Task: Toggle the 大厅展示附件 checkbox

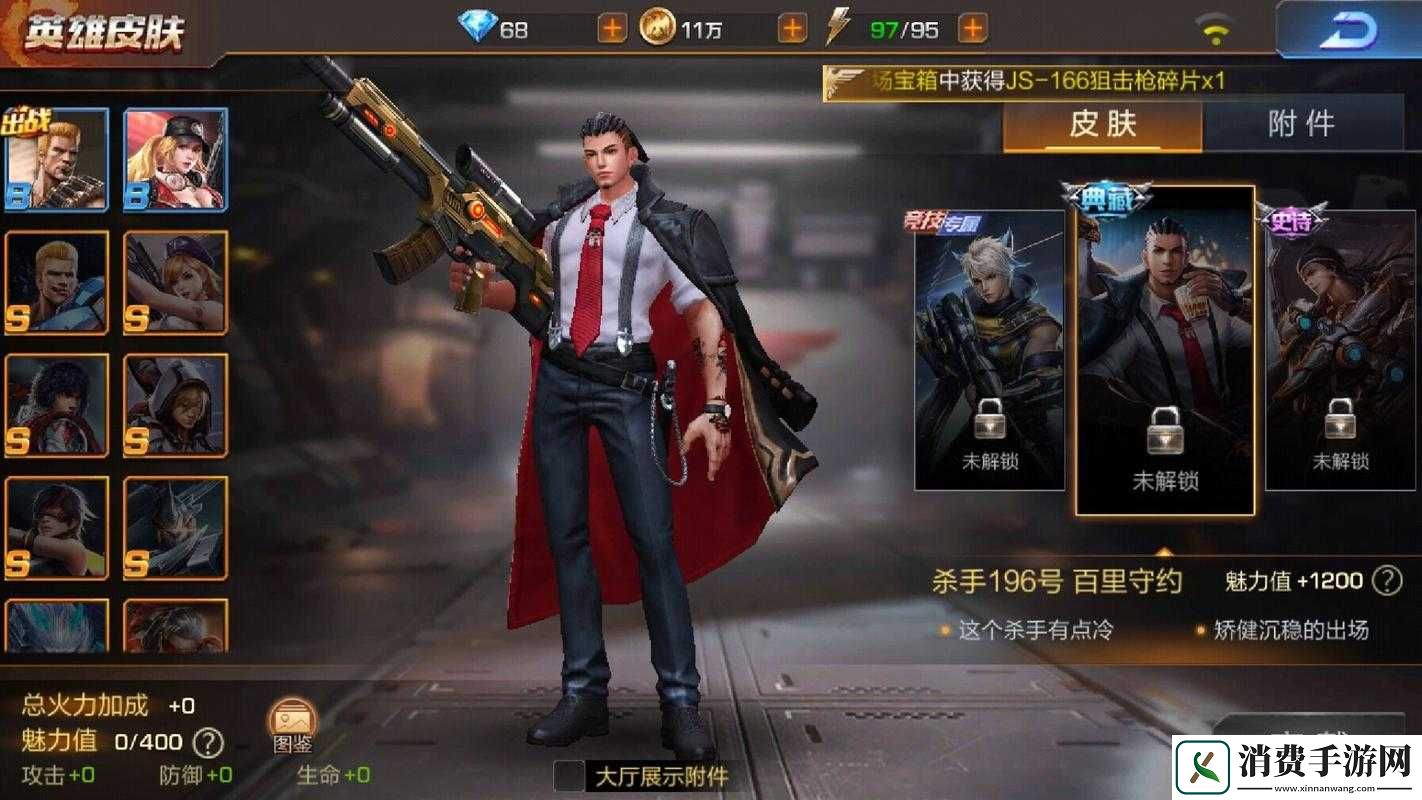Action: click(x=569, y=774)
